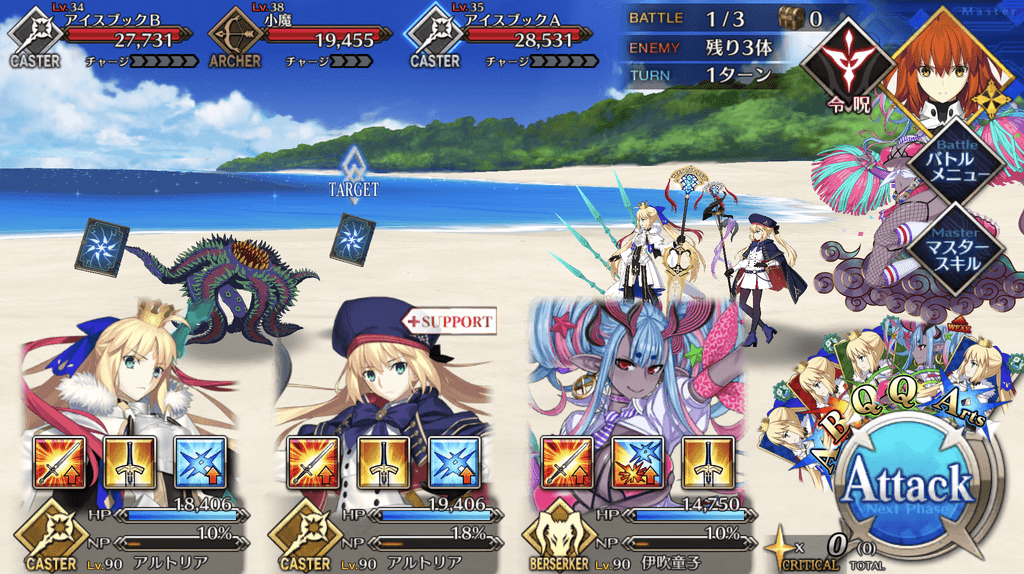Activate support Artoria's blue star skill
The width and height of the screenshot is (1024, 574).
[450, 462]
